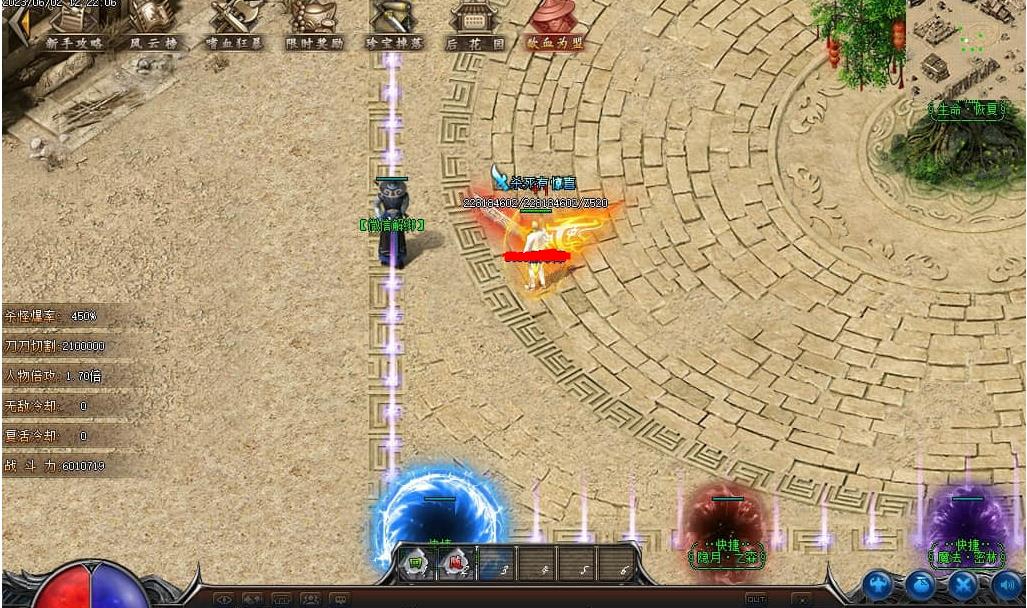Use the red item in the second hotbar slot
The height and width of the screenshot is (608, 1027).
[456, 564]
